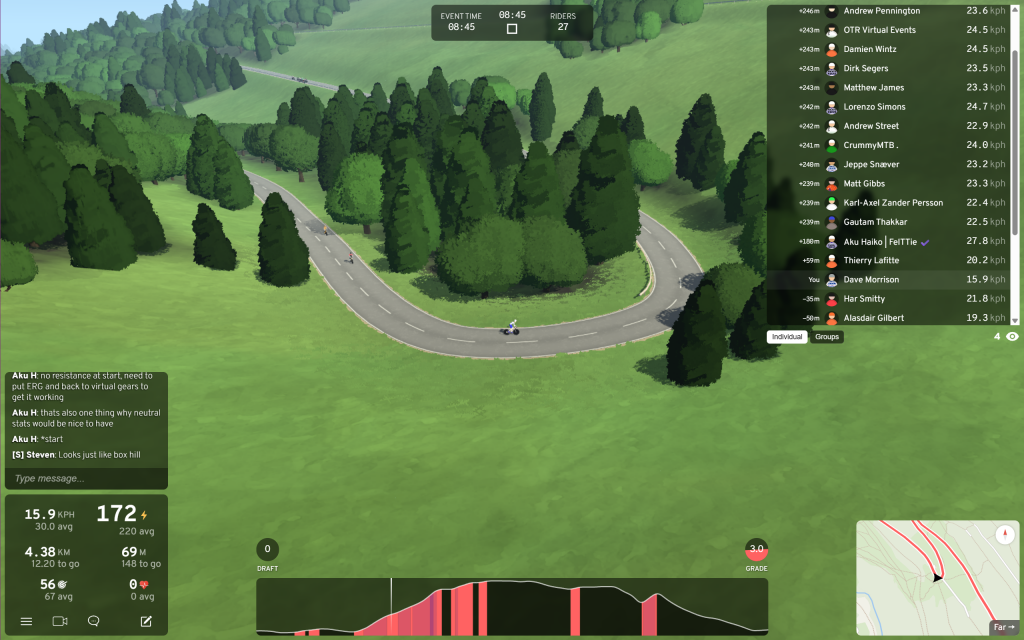Open the hamburger menu icon
1024x640 pixels.
26,621
